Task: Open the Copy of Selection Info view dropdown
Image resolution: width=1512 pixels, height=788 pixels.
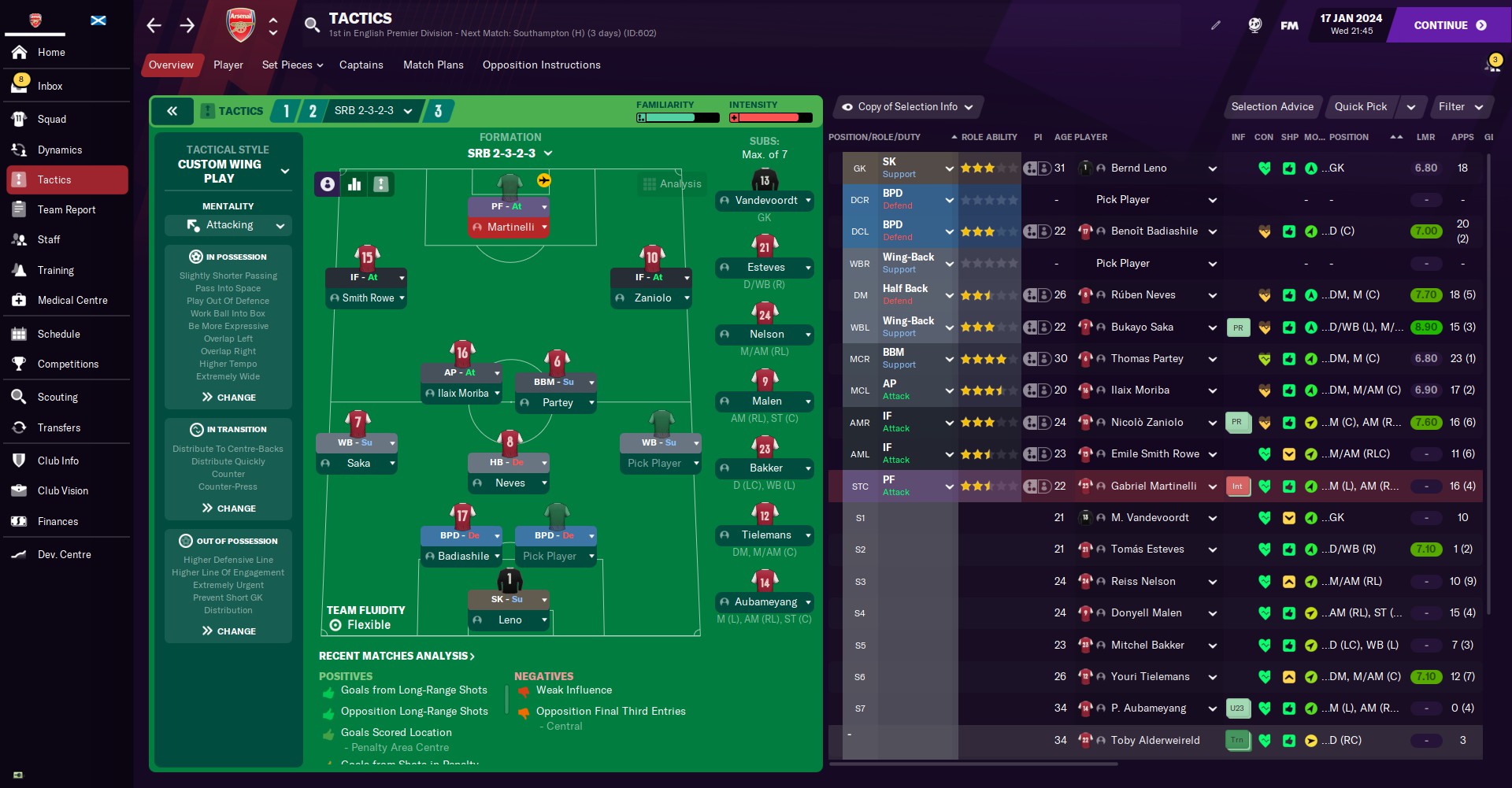Action: [x=907, y=107]
